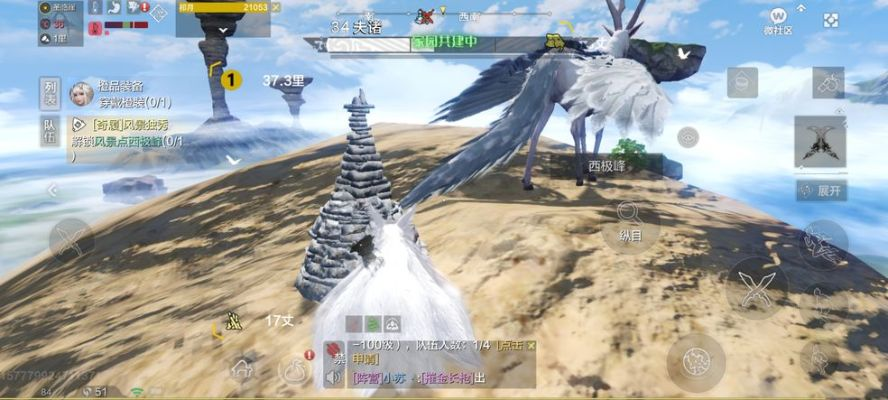
Task: Collapse the quest tracker using left arrow
Action: click(x=53, y=190)
